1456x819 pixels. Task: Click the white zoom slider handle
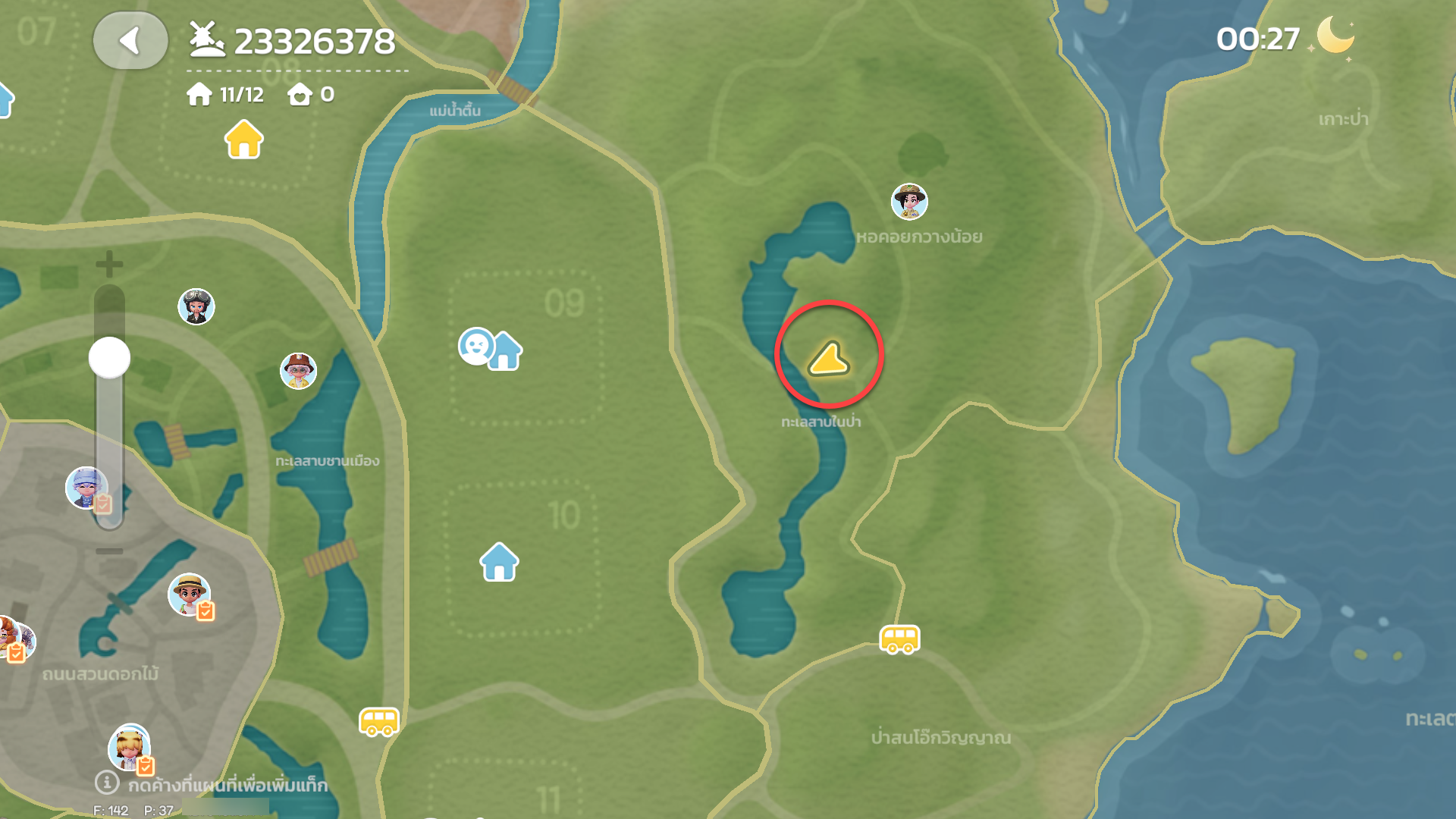[109, 357]
